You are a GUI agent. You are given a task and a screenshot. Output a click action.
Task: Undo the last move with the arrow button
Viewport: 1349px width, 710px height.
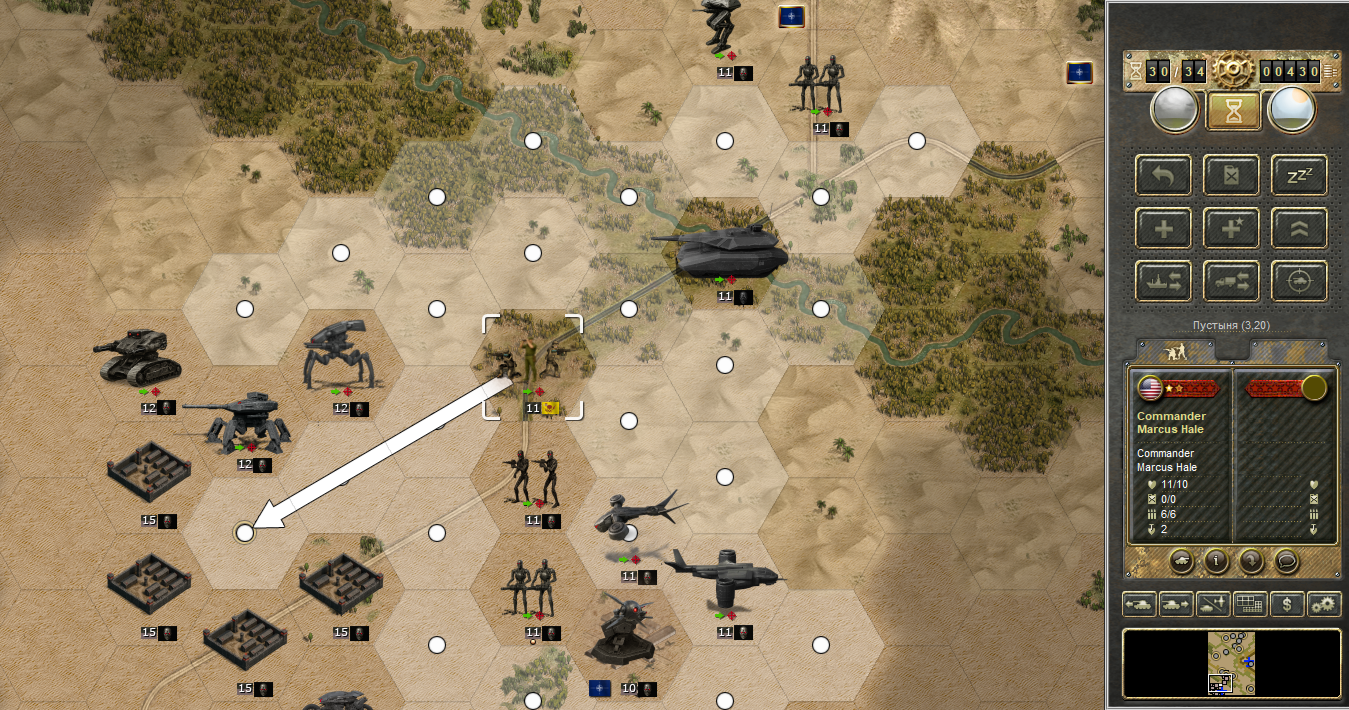point(1163,175)
